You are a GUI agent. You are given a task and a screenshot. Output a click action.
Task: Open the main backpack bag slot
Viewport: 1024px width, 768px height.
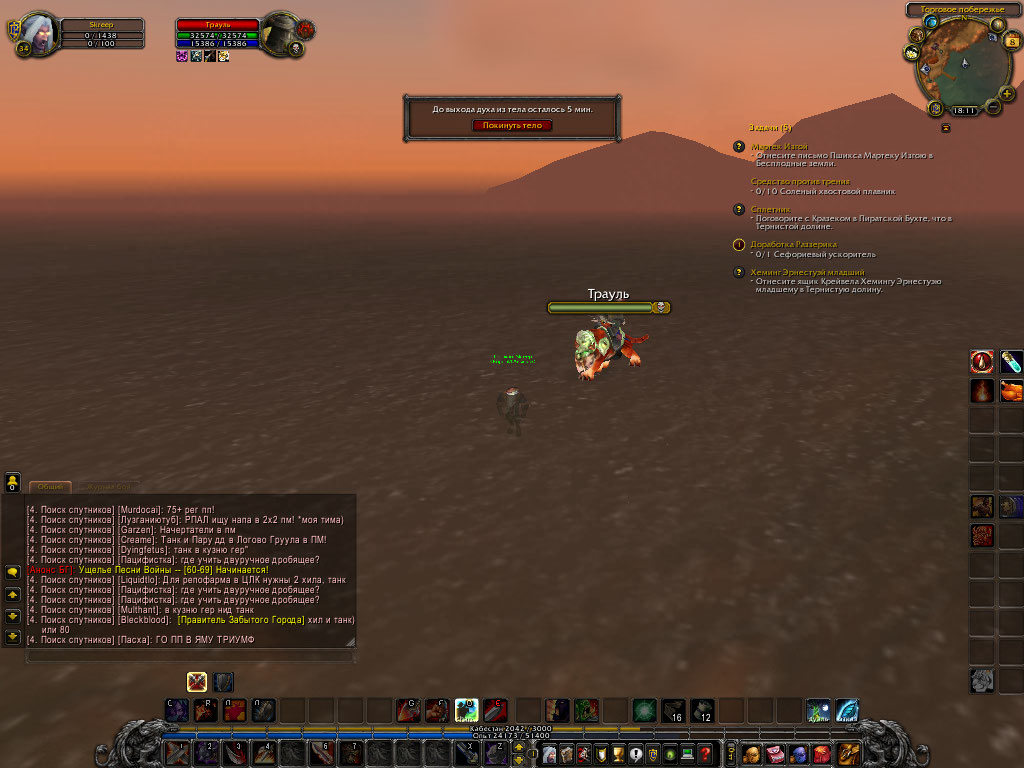click(849, 753)
